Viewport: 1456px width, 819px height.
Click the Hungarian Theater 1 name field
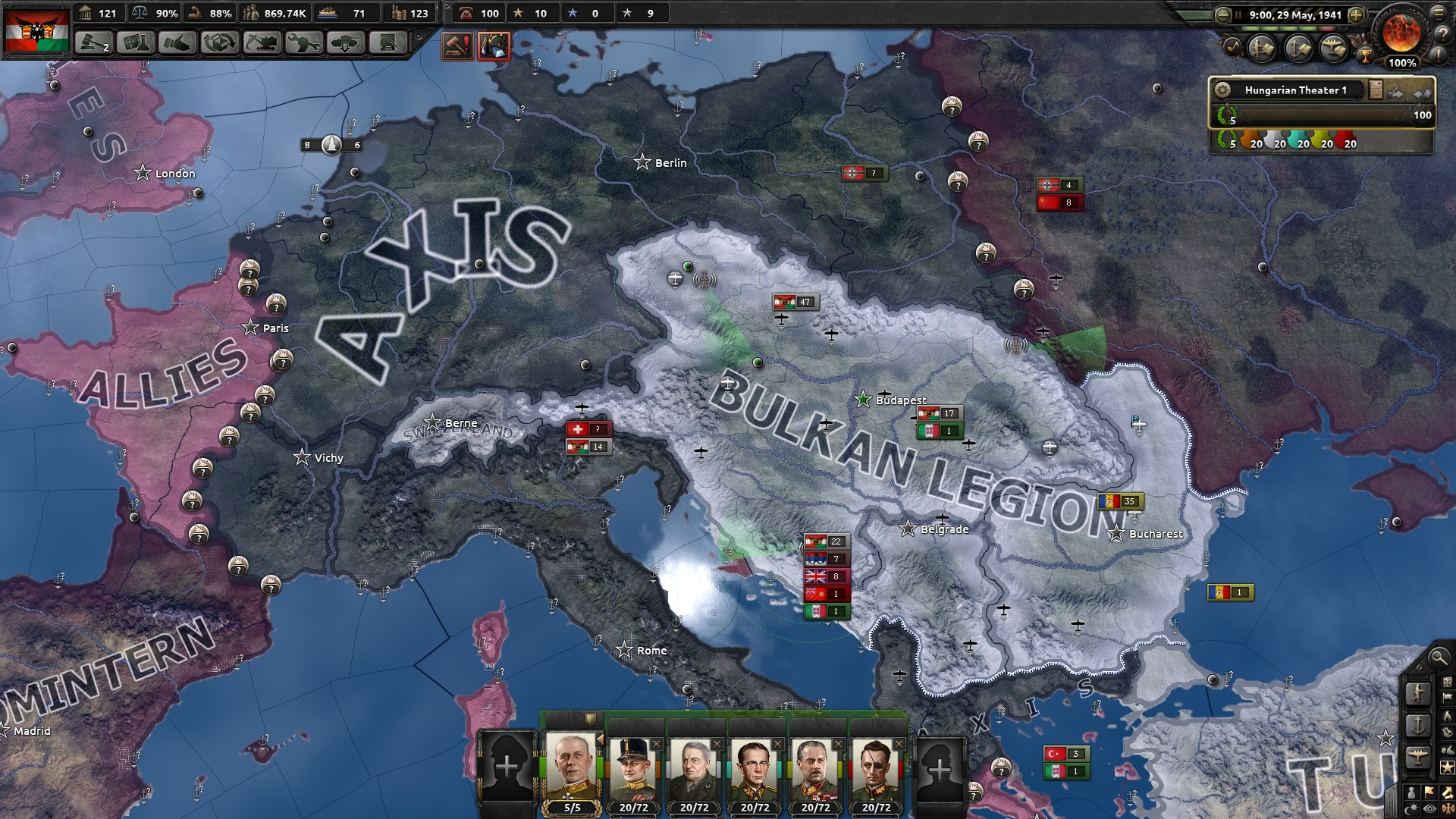point(1294,89)
